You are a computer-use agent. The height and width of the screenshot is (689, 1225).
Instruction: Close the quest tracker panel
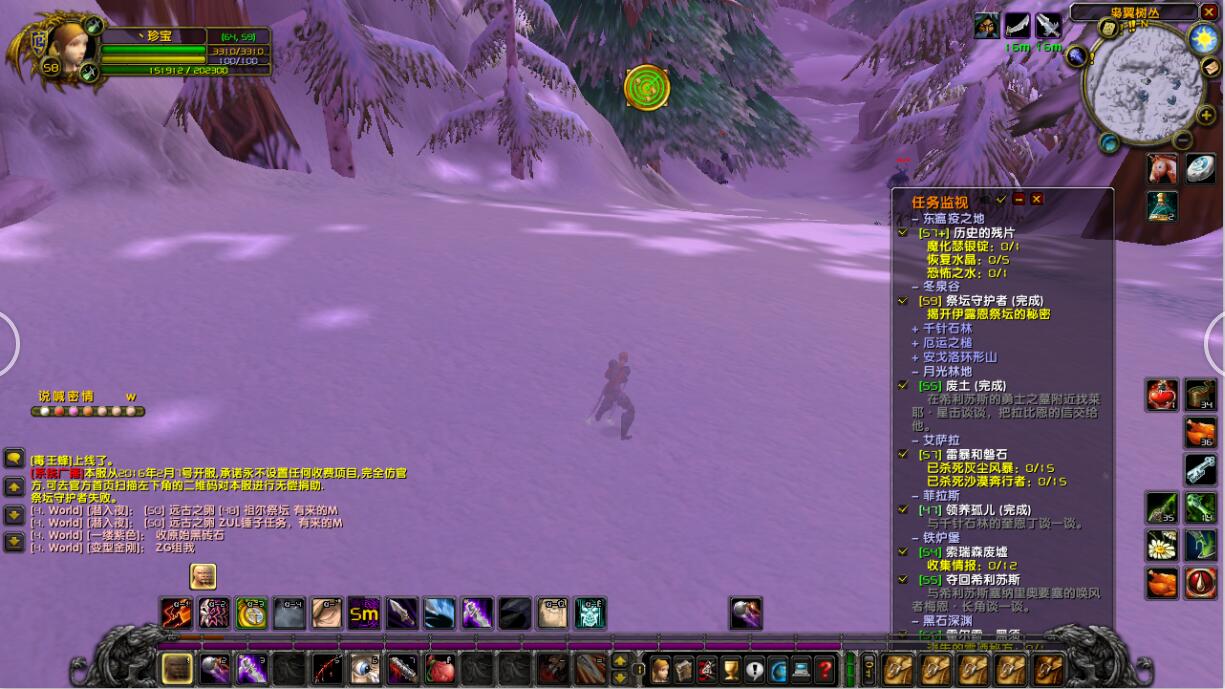tap(1037, 200)
